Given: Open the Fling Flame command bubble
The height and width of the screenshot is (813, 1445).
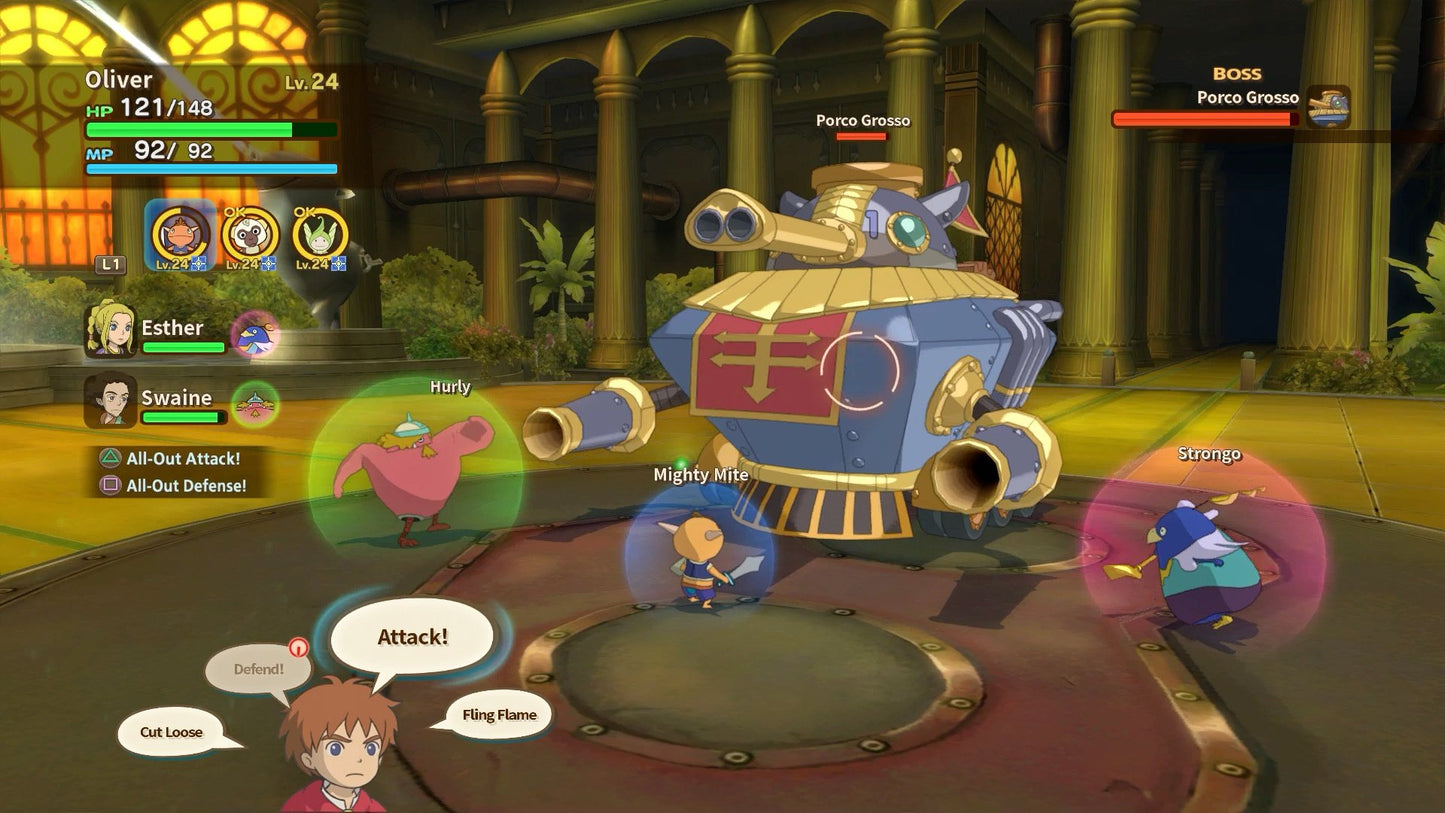Looking at the screenshot, I should [x=498, y=715].
